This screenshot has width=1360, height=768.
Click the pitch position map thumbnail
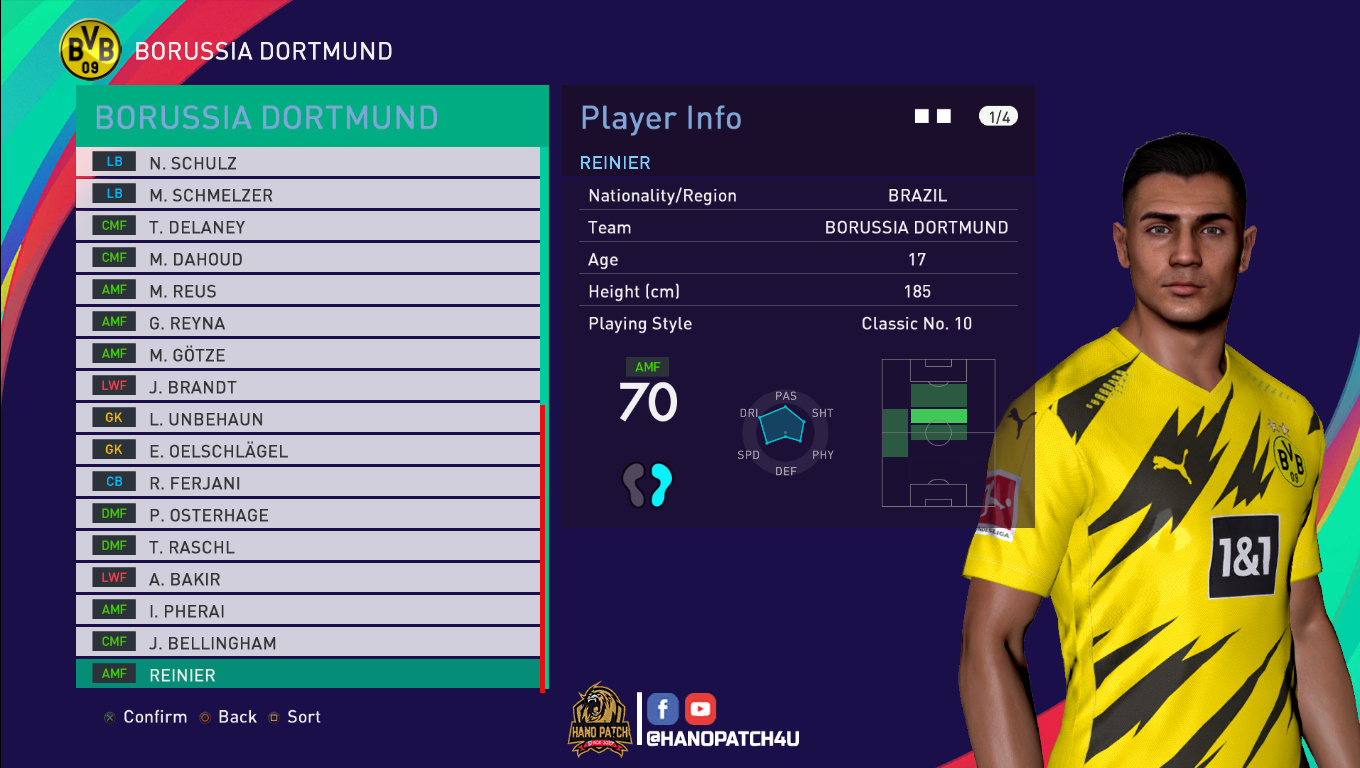click(938, 433)
